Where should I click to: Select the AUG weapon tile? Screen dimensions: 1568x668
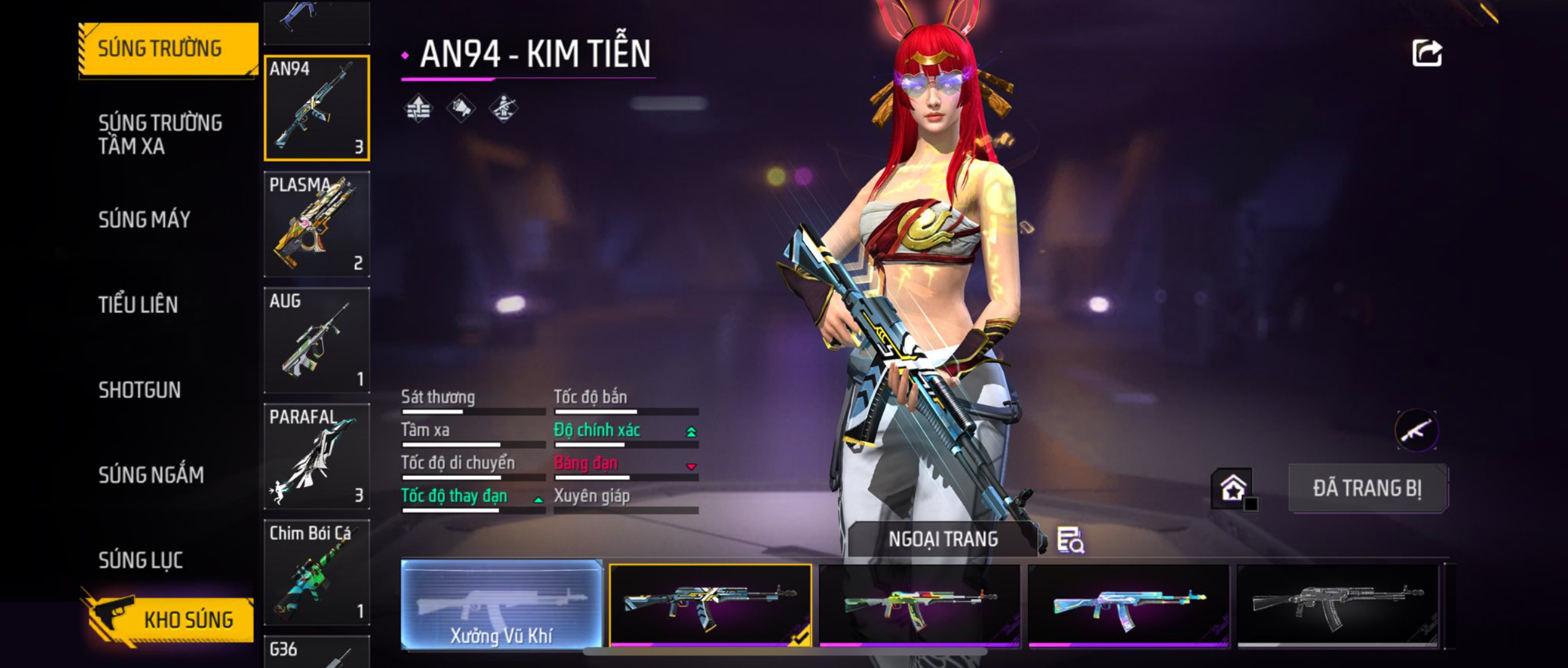[x=316, y=340]
